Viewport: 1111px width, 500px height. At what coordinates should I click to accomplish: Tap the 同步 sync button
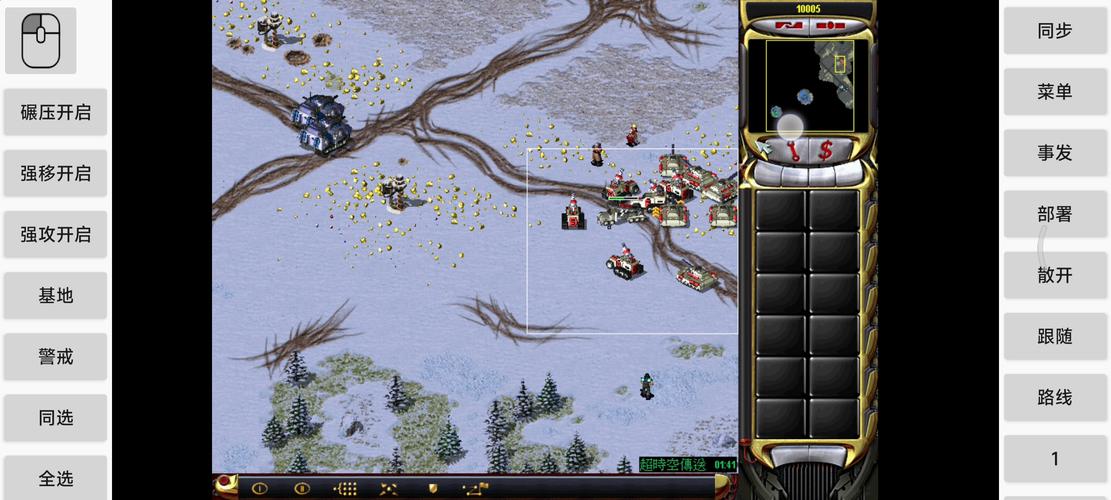click(1054, 31)
